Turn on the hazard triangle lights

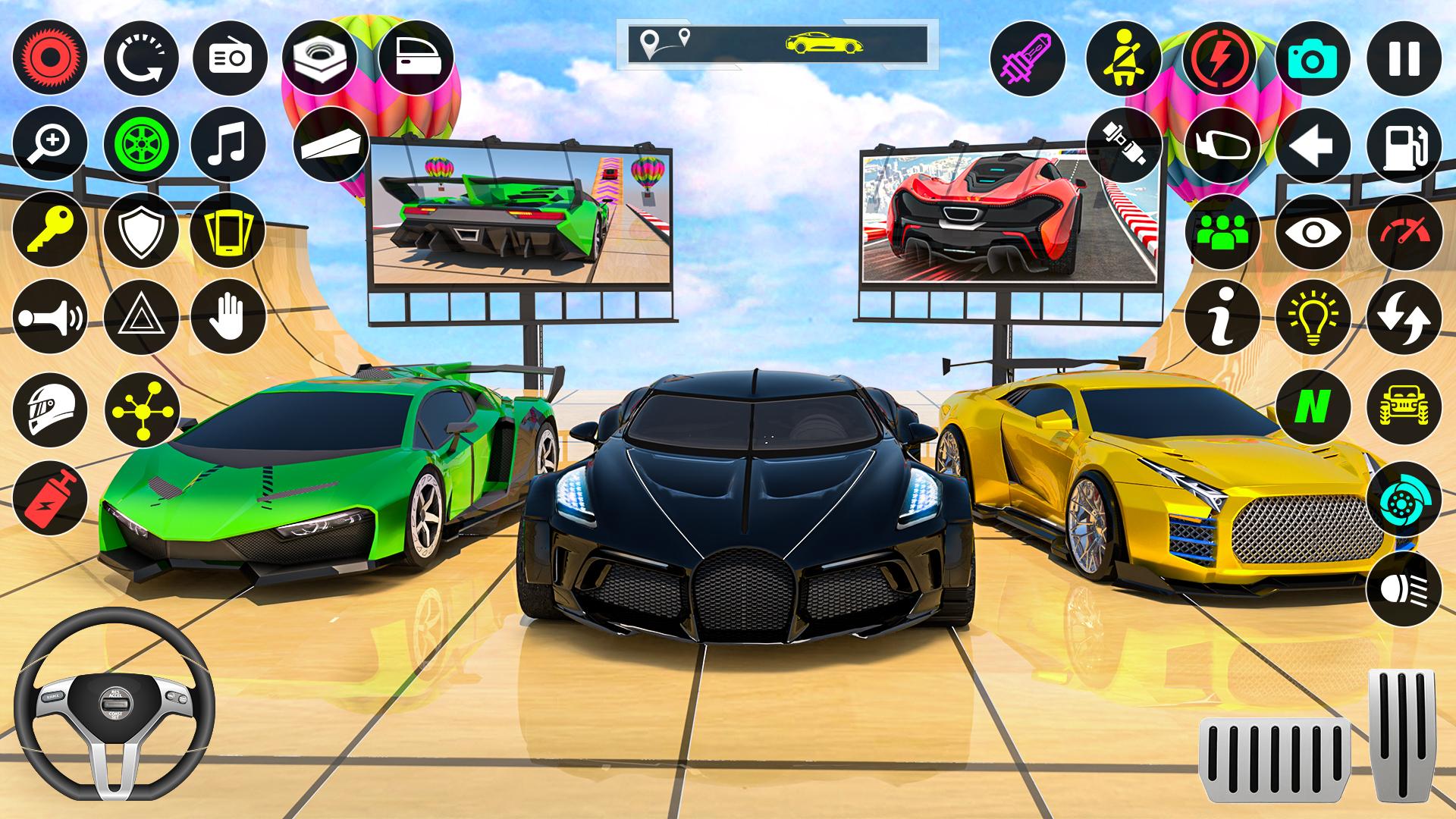coord(141,316)
